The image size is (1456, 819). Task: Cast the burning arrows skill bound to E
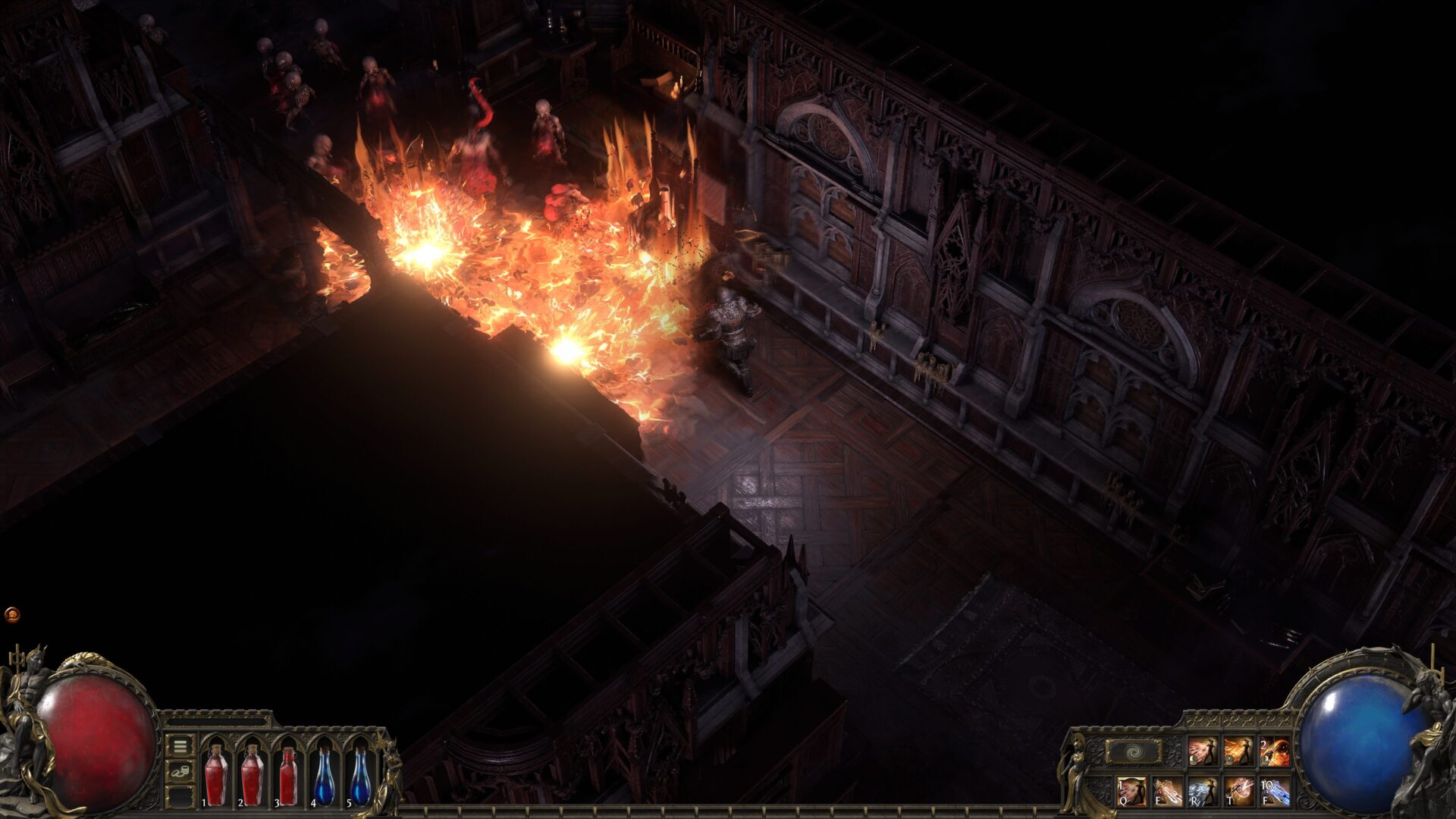pyautogui.click(x=1168, y=792)
